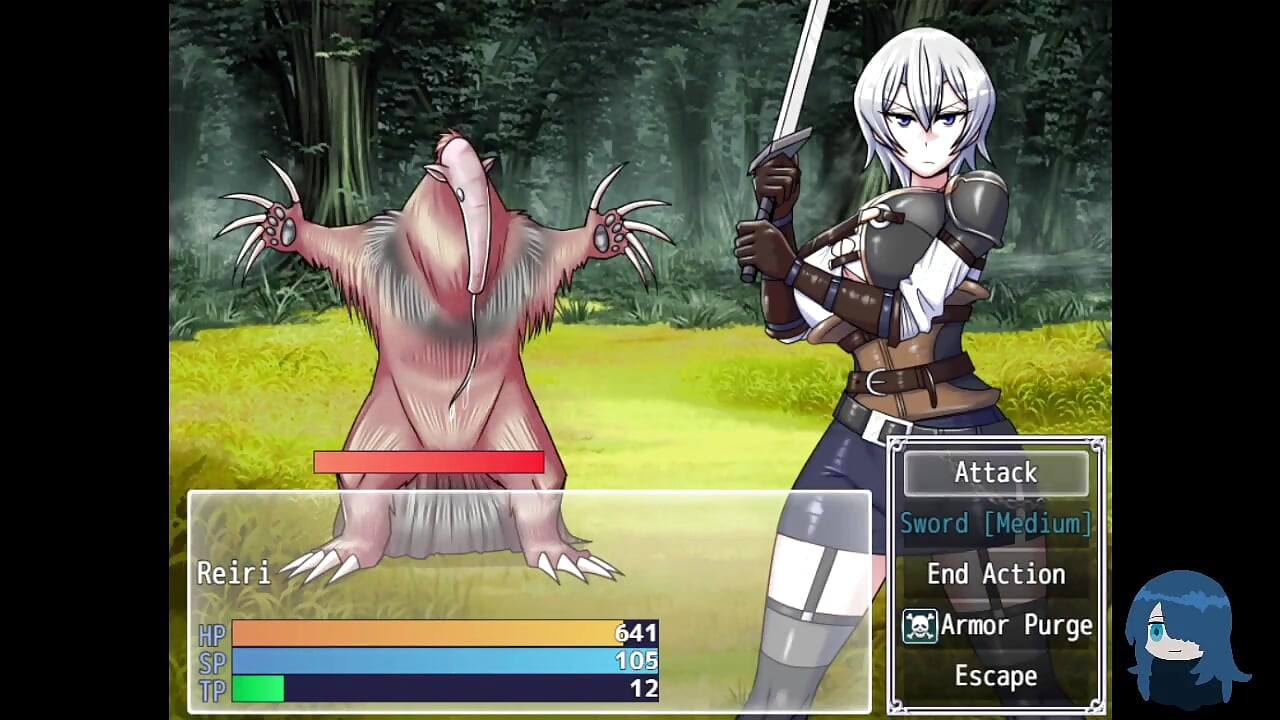Select the highlighted Attack command

(996, 473)
